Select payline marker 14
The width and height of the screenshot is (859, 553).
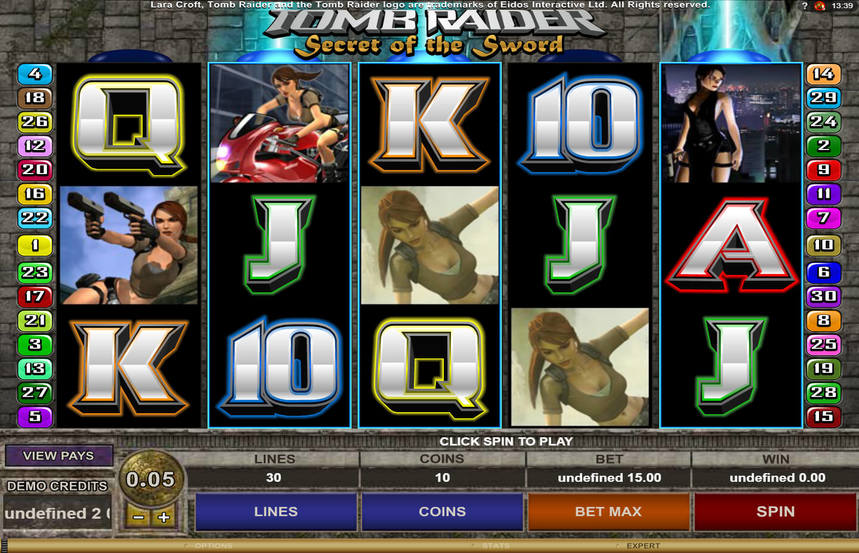823,74
